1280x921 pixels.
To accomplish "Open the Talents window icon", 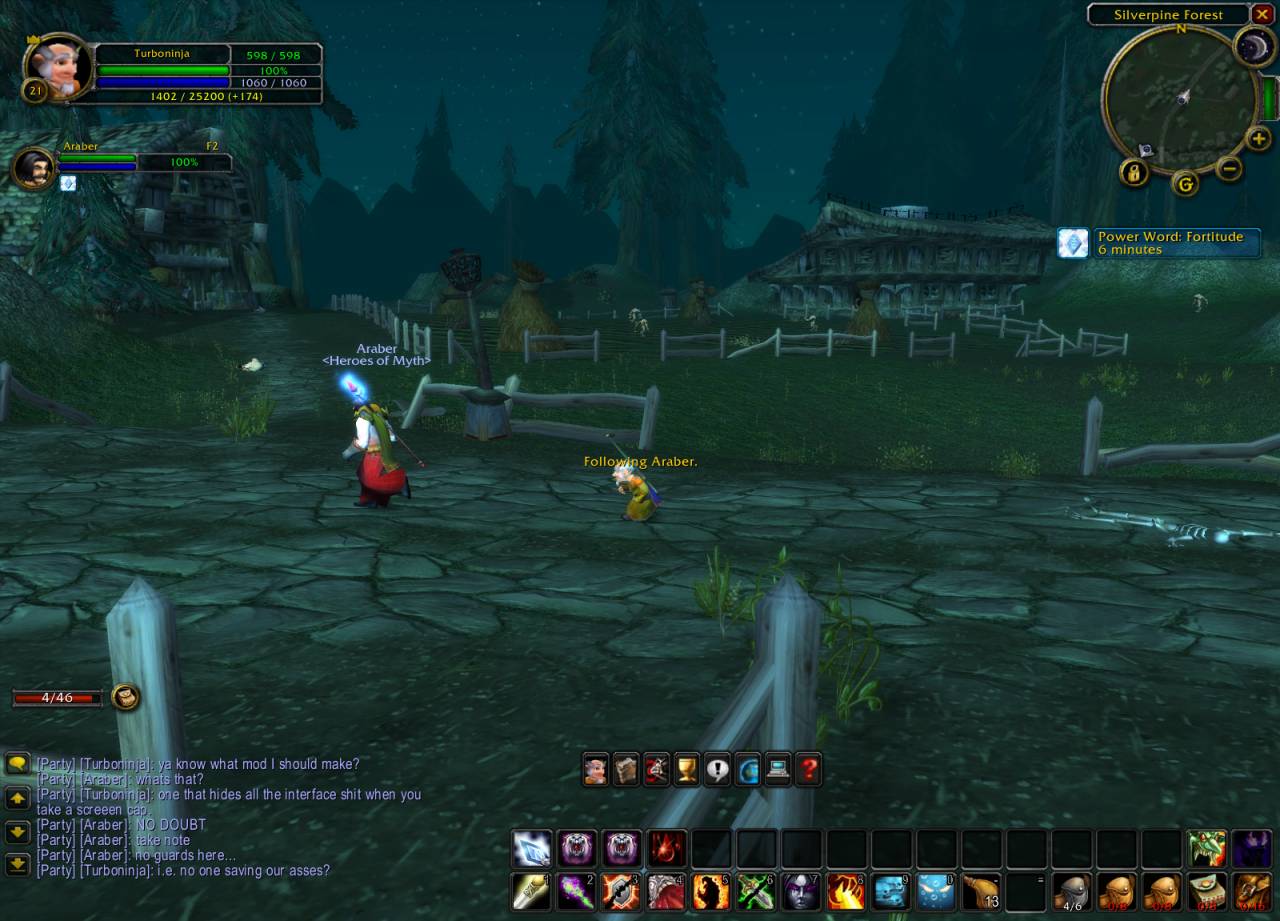I will click(656, 769).
